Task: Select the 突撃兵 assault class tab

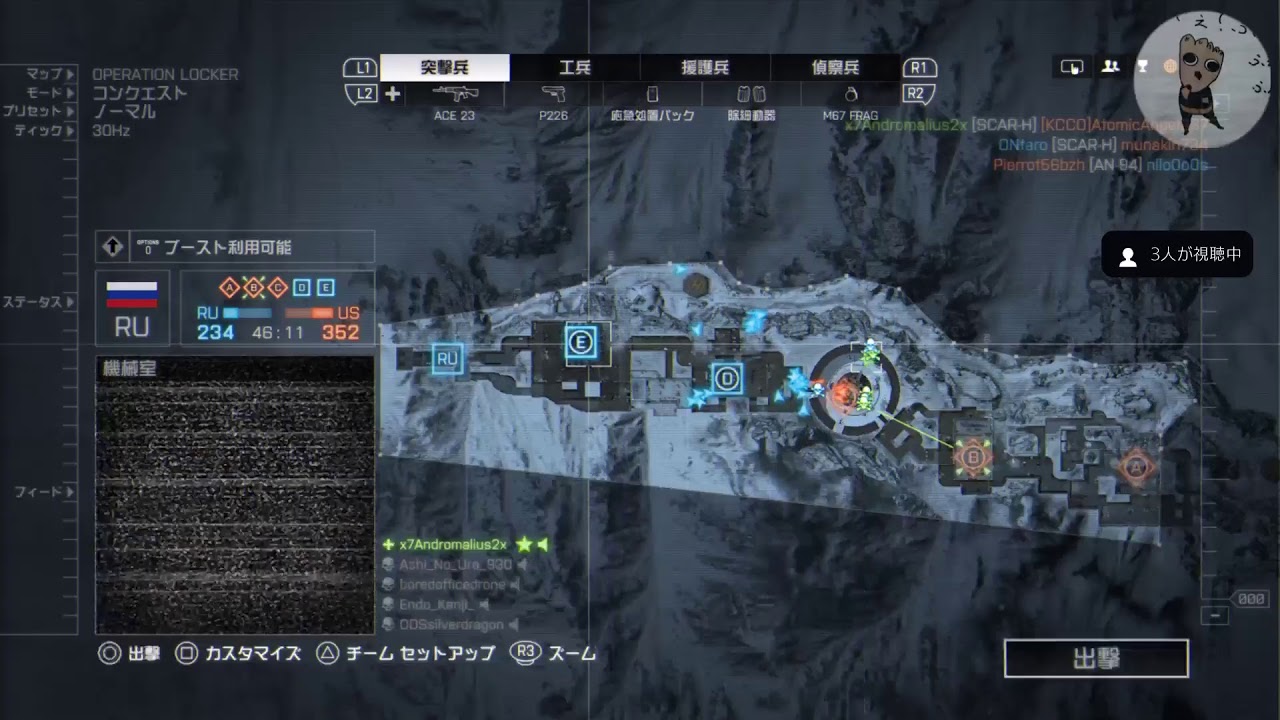Action: point(445,68)
